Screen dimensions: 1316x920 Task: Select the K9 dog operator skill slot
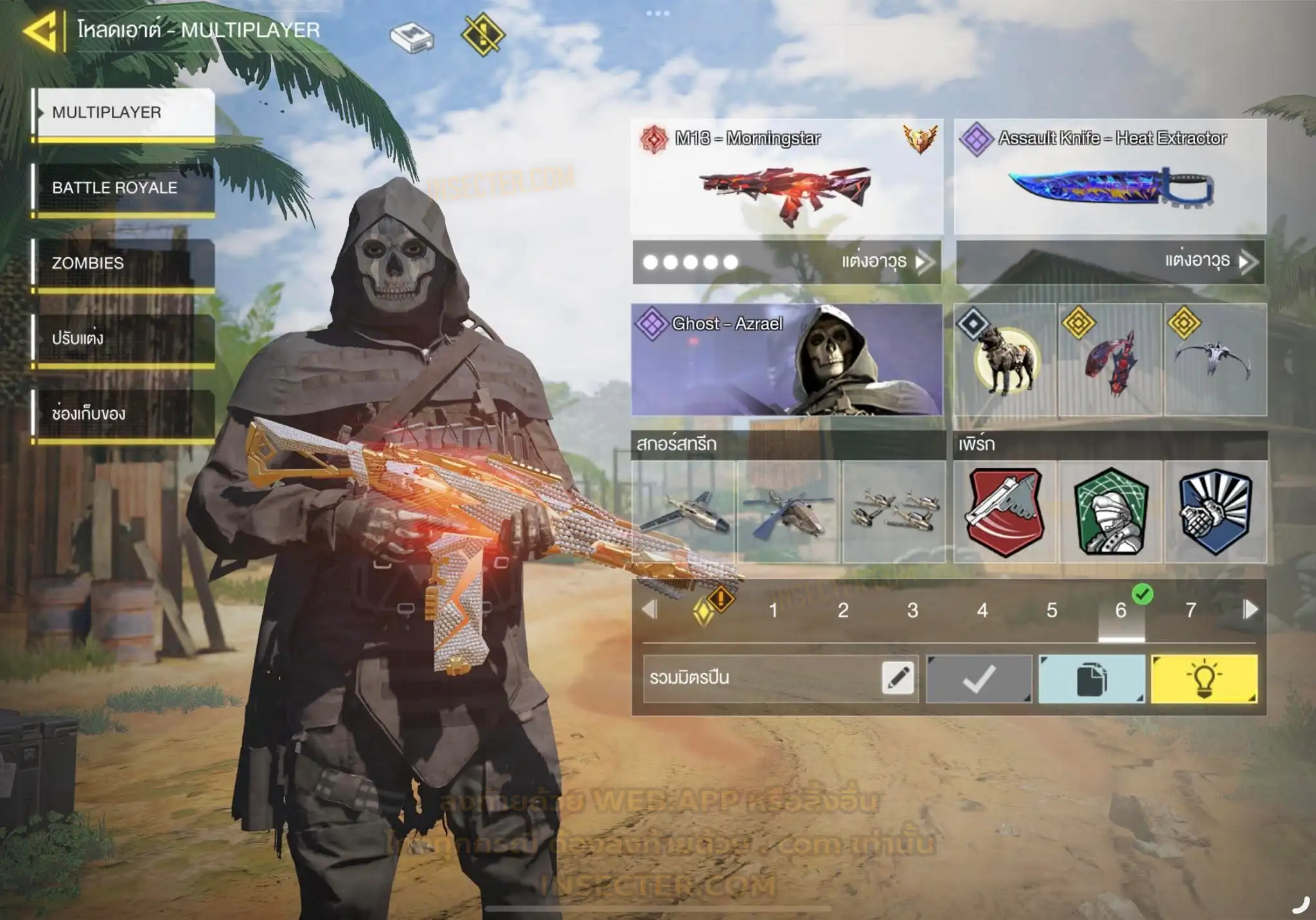click(1004, 360)
